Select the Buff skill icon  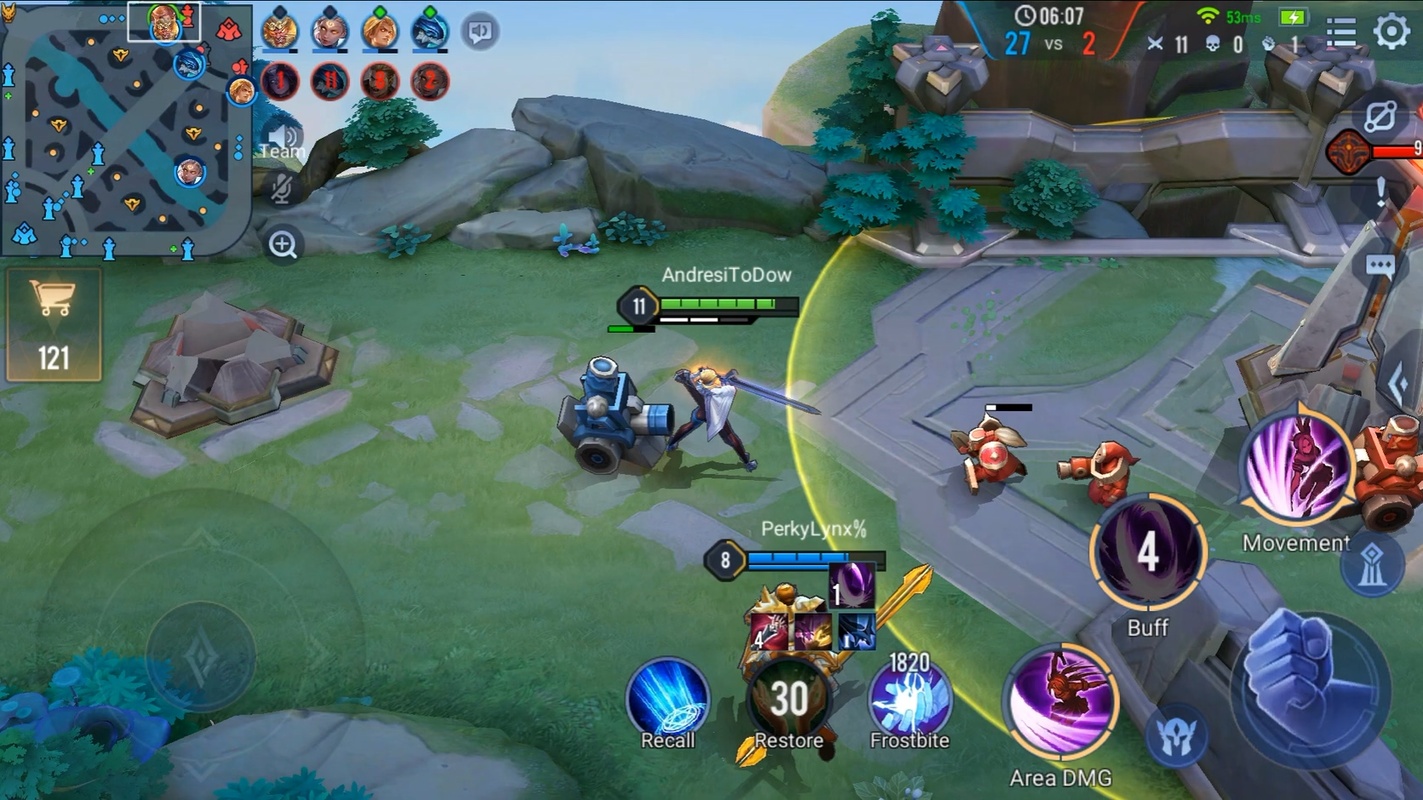click(x=1148, y=553)
